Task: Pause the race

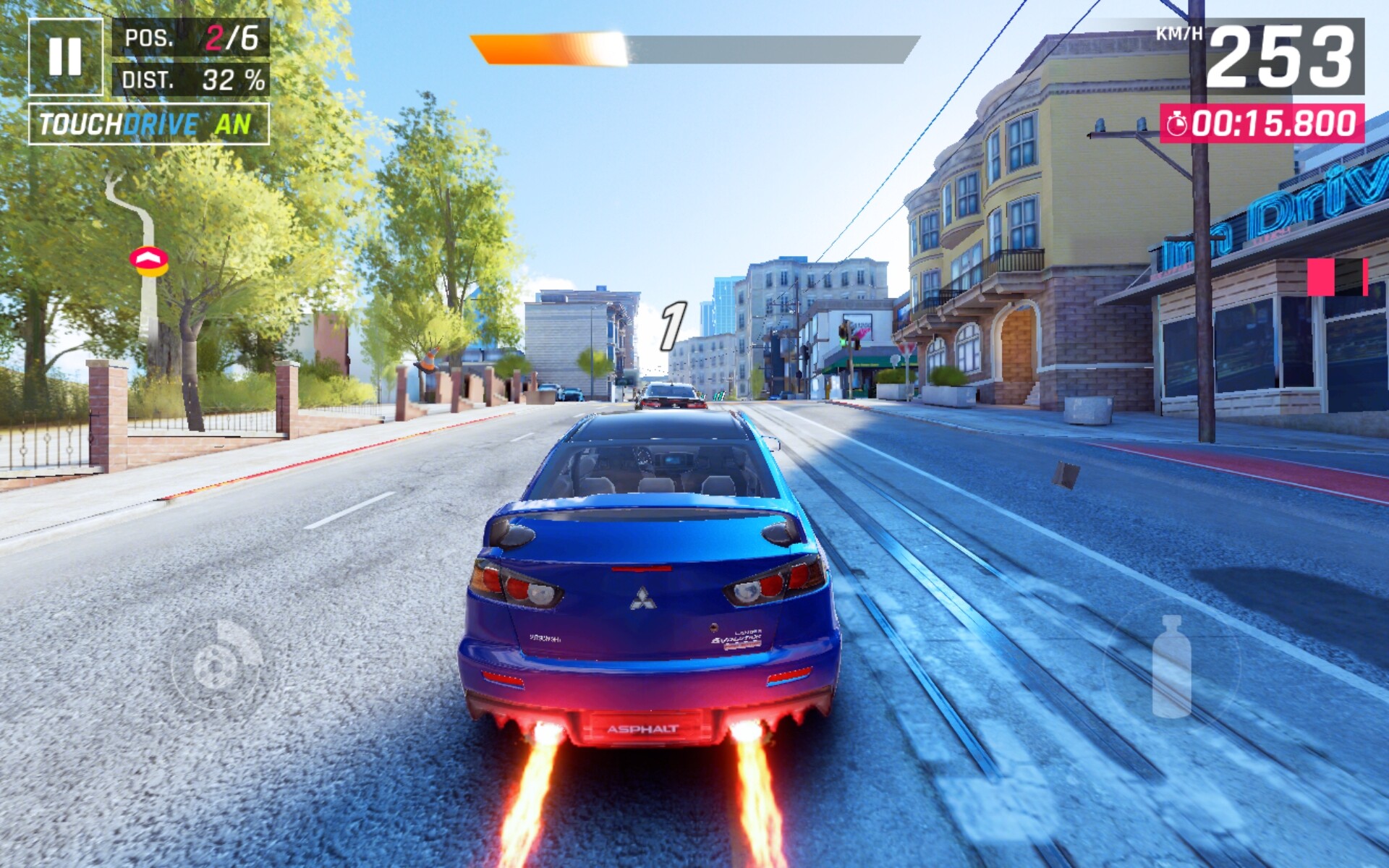Action: [65, 56]
